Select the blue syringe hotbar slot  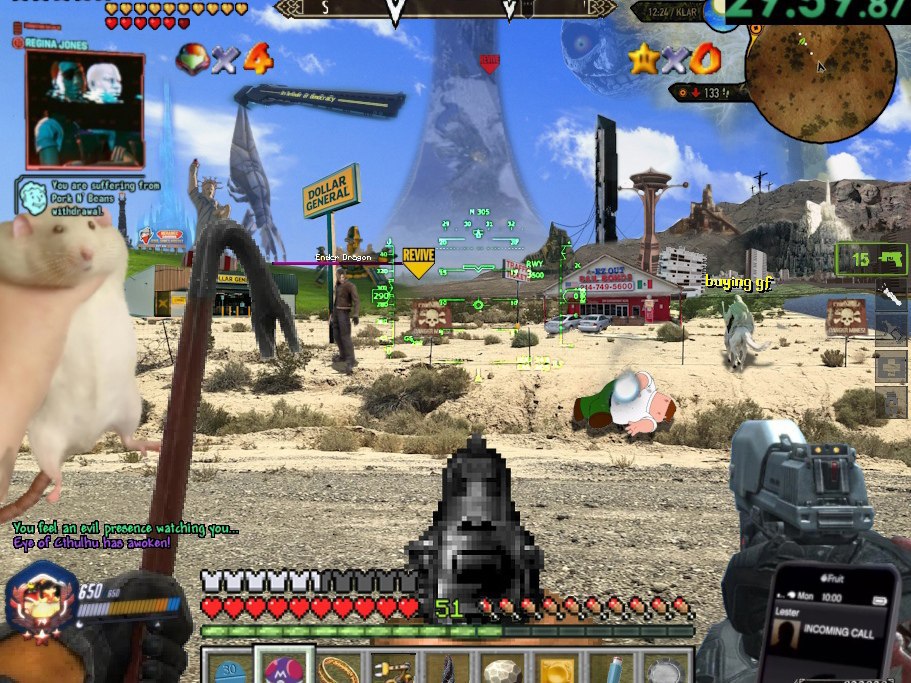click(x=612, y=668)
